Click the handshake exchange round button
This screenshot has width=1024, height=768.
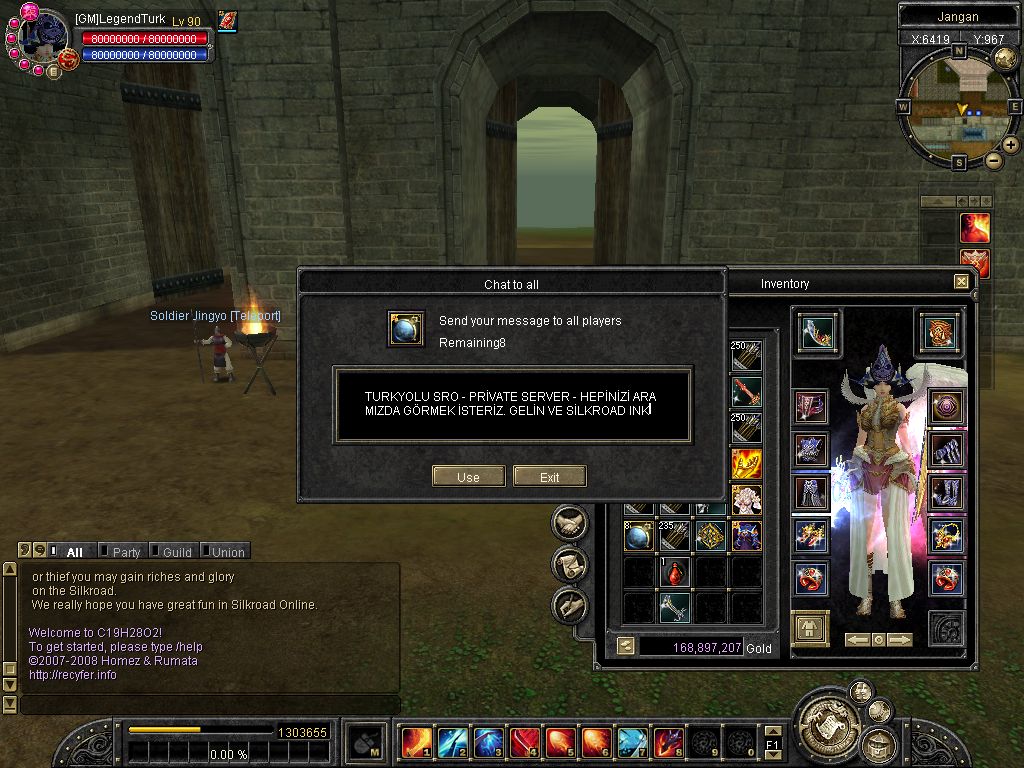pyautogui.click(x=569, y=522)
